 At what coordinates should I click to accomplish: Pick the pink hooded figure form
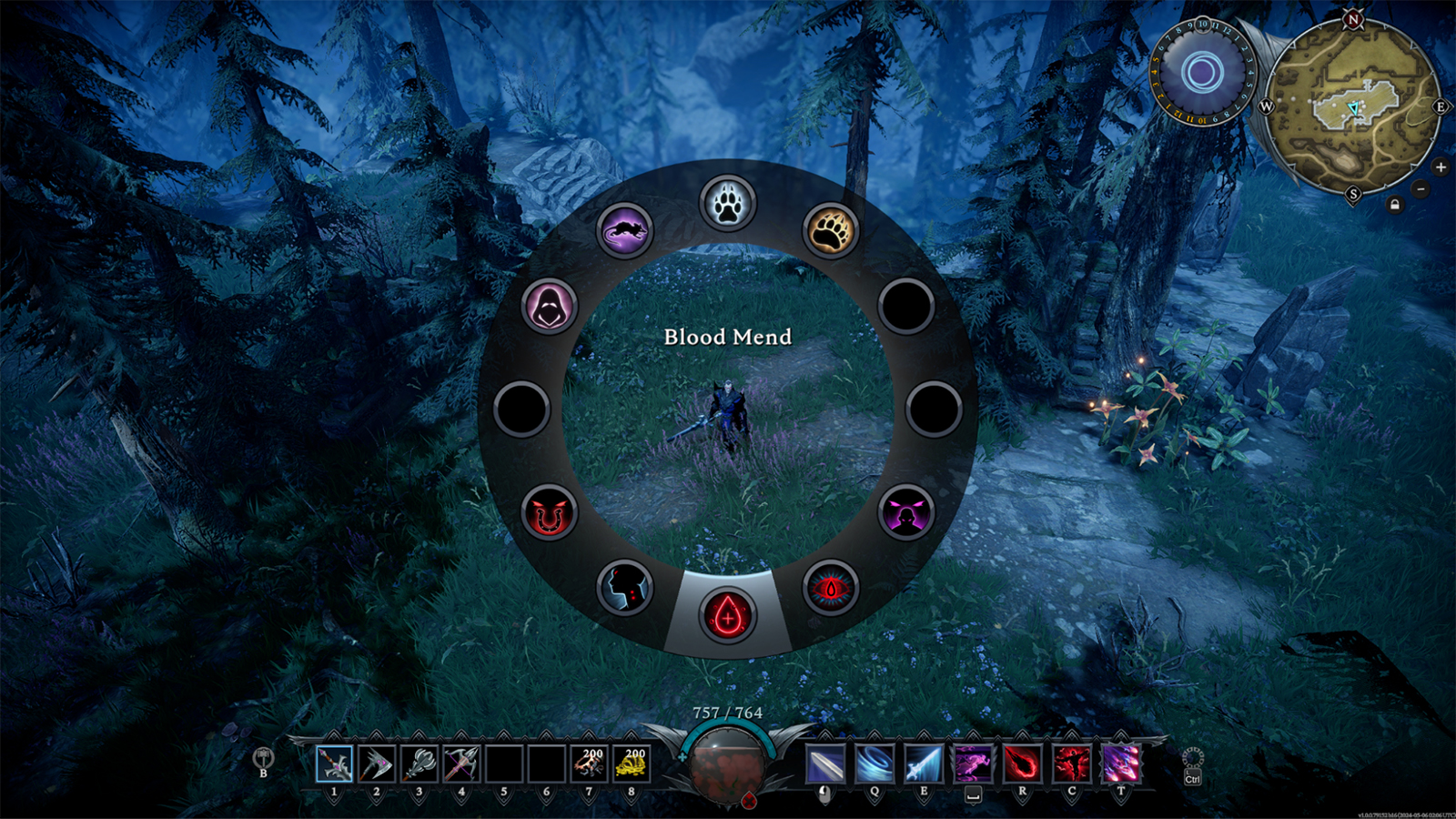pyautogui.click(x=549, y=306)
